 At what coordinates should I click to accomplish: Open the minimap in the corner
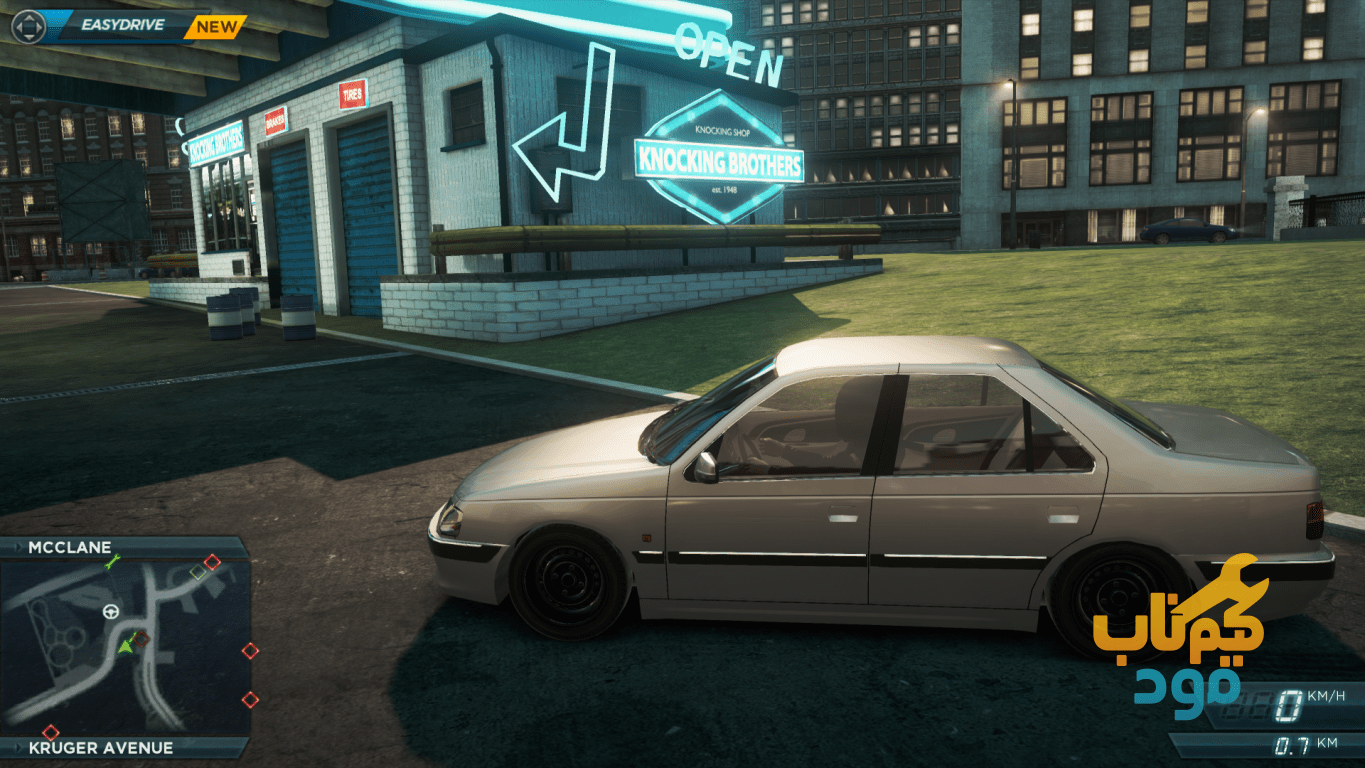(125, 647)
